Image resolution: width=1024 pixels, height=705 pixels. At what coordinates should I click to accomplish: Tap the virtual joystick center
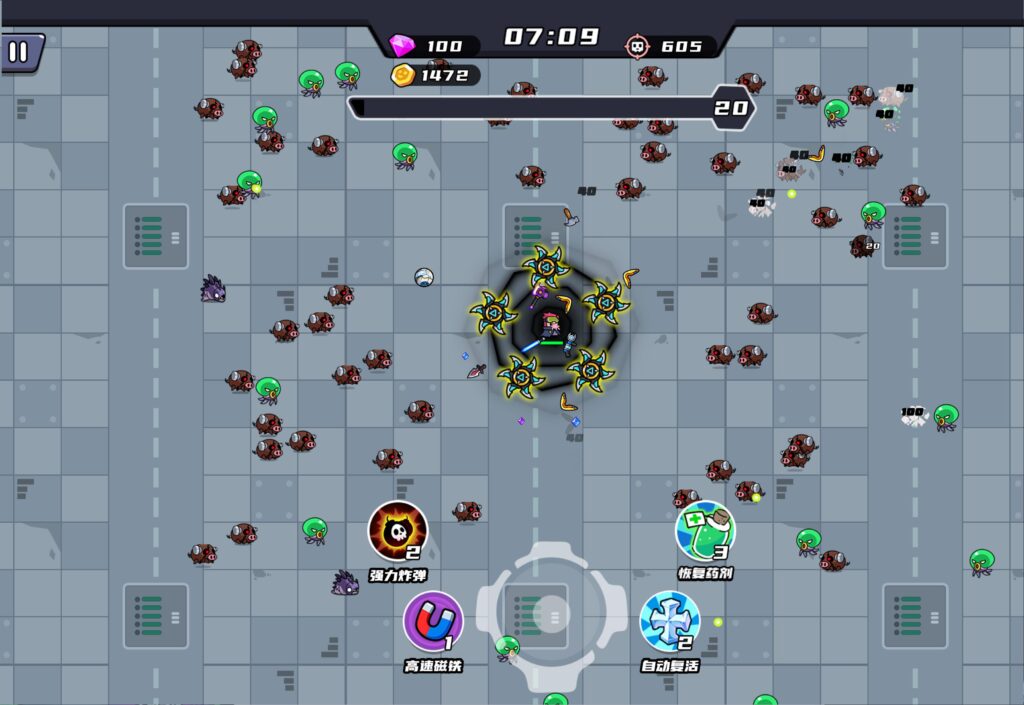[x=551, y=614]
